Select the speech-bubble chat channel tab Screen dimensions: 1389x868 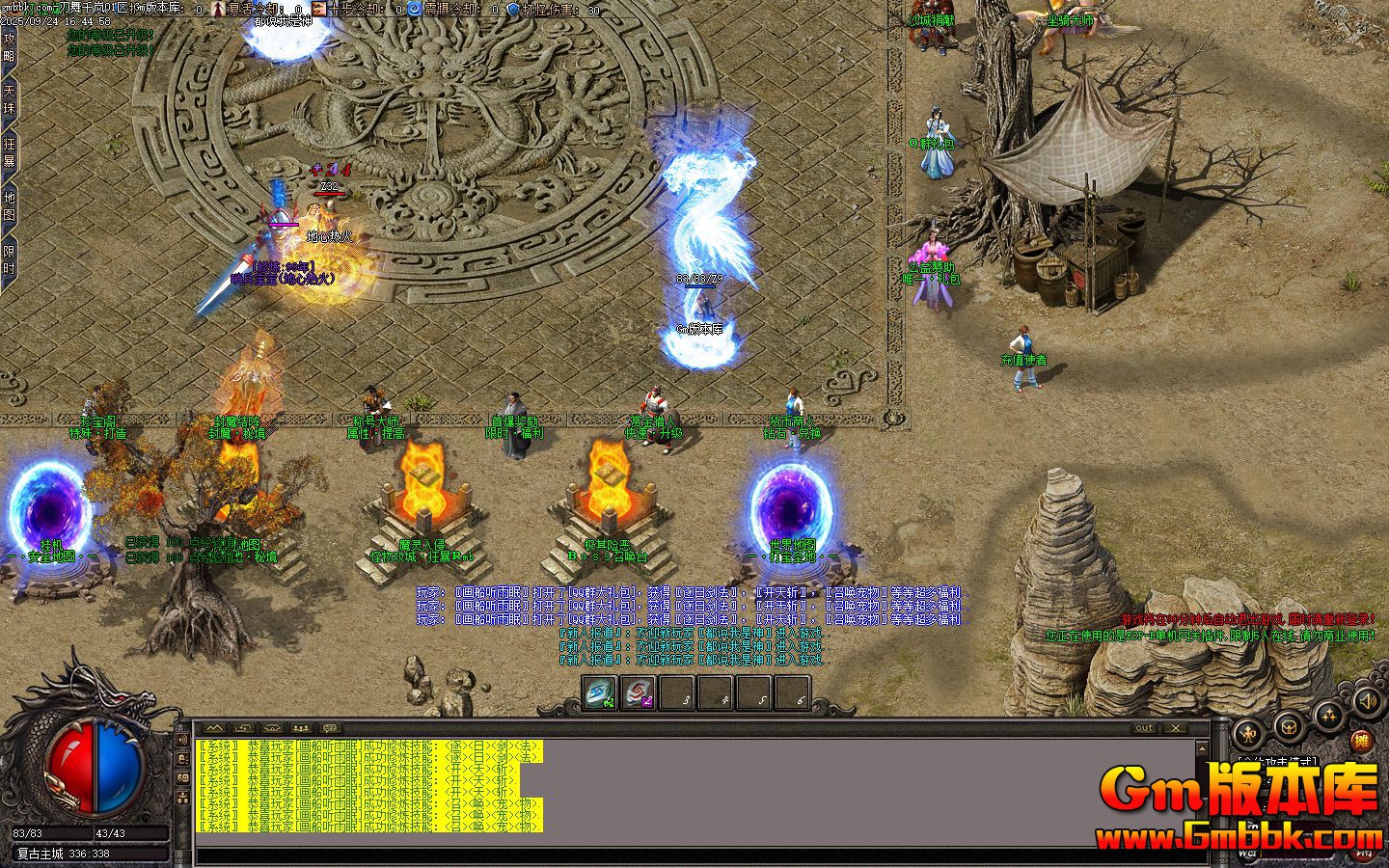[x=329, y=728]
